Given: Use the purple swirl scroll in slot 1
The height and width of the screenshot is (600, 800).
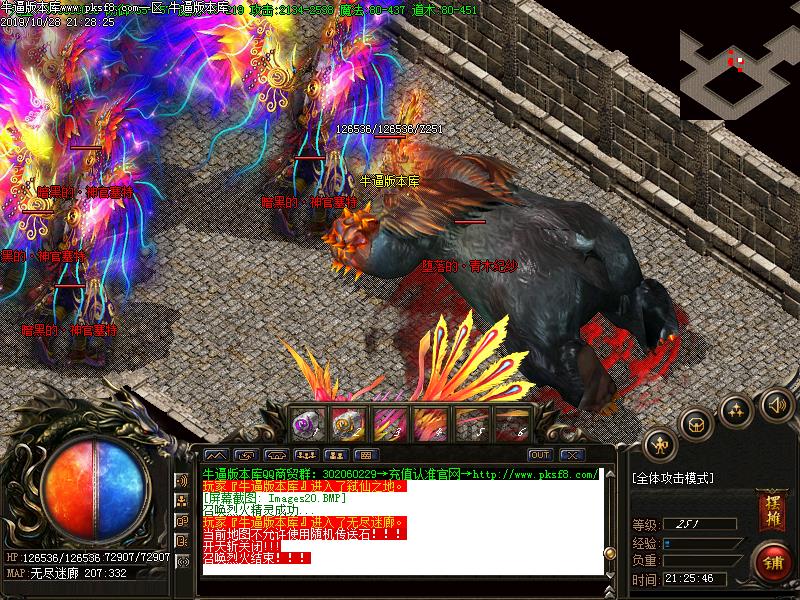Looking at the screenshot, I should click(304, 423).
